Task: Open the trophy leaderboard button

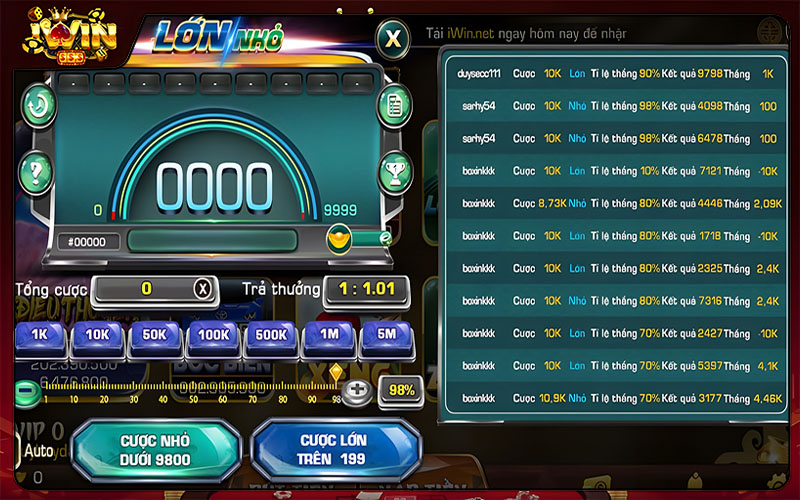Action: pos(394,170)
